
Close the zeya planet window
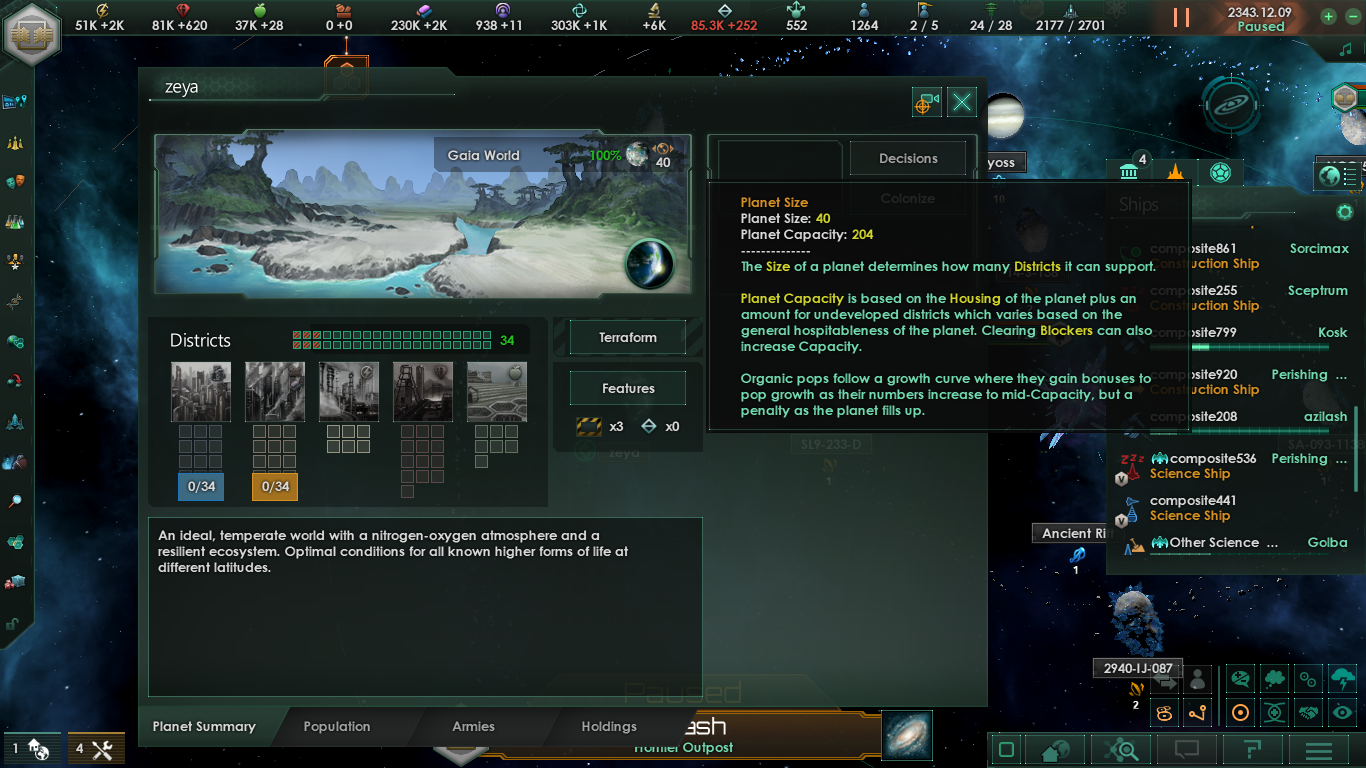962,102
